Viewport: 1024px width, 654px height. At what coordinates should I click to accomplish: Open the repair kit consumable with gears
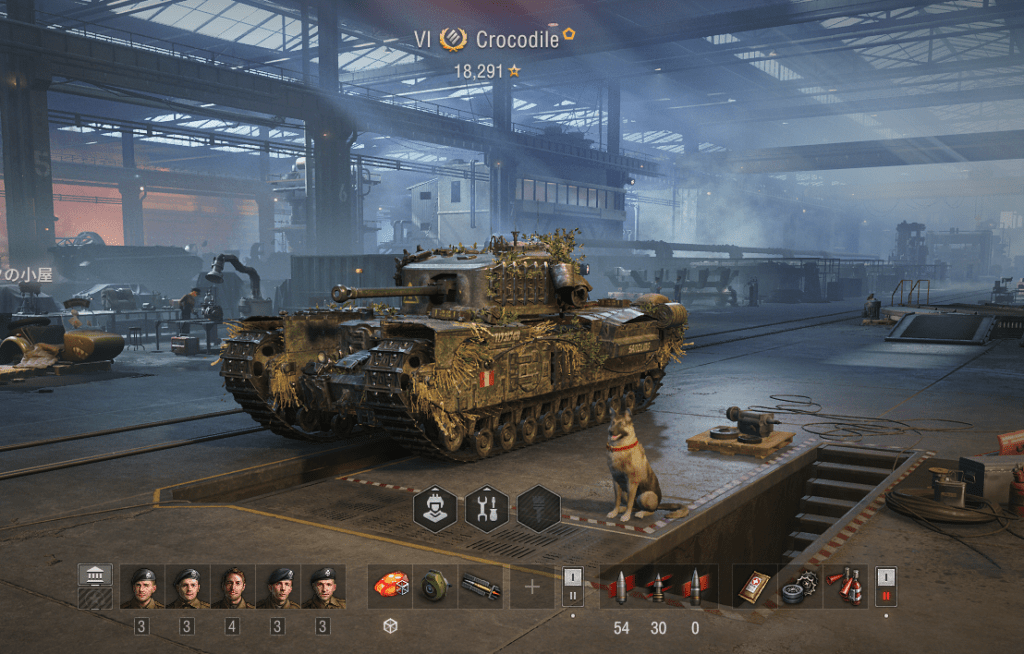pyautogui.click(x=800, y=587)
